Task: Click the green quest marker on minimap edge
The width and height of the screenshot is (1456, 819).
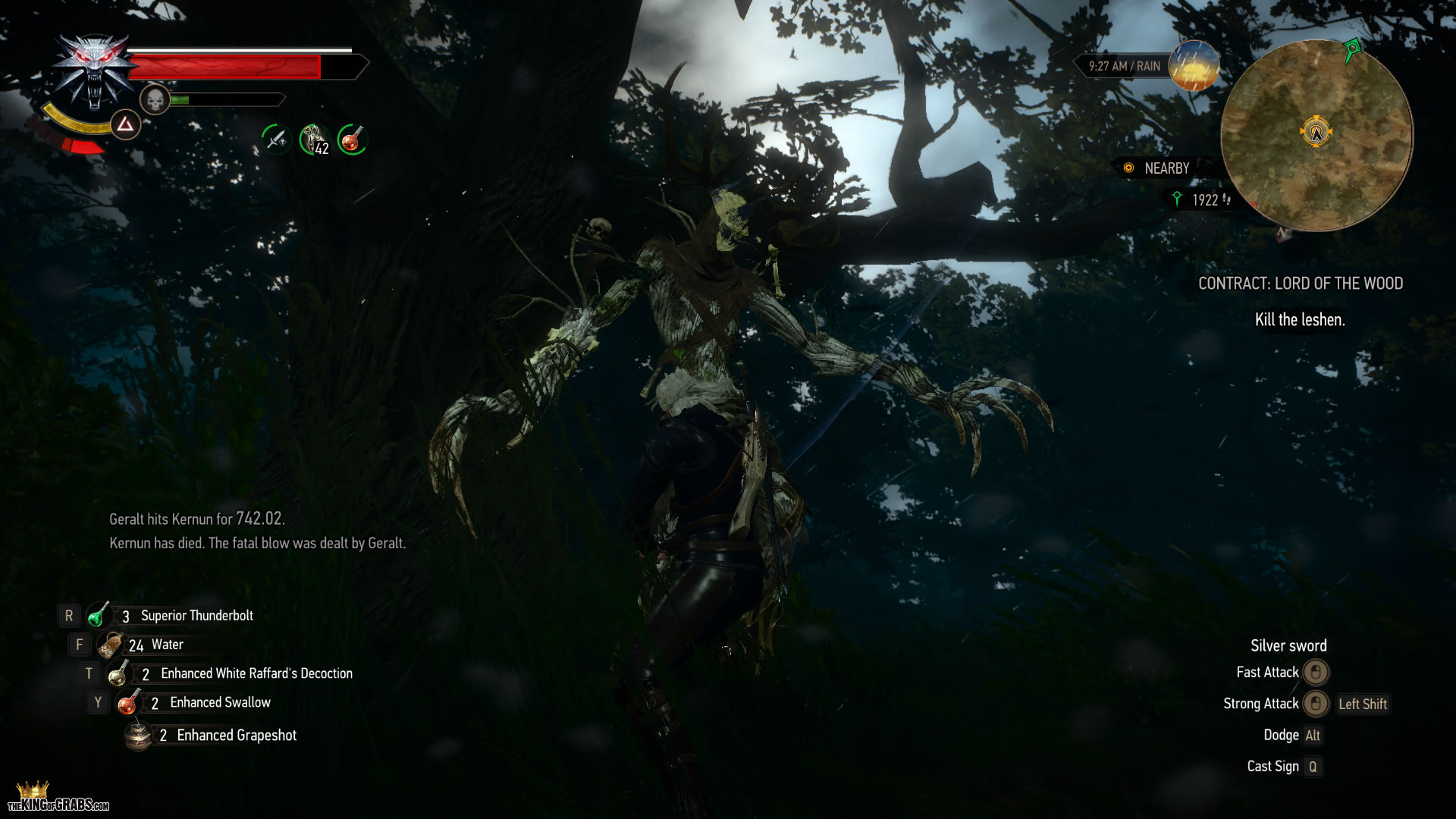Action: [x=1352, y=52]
